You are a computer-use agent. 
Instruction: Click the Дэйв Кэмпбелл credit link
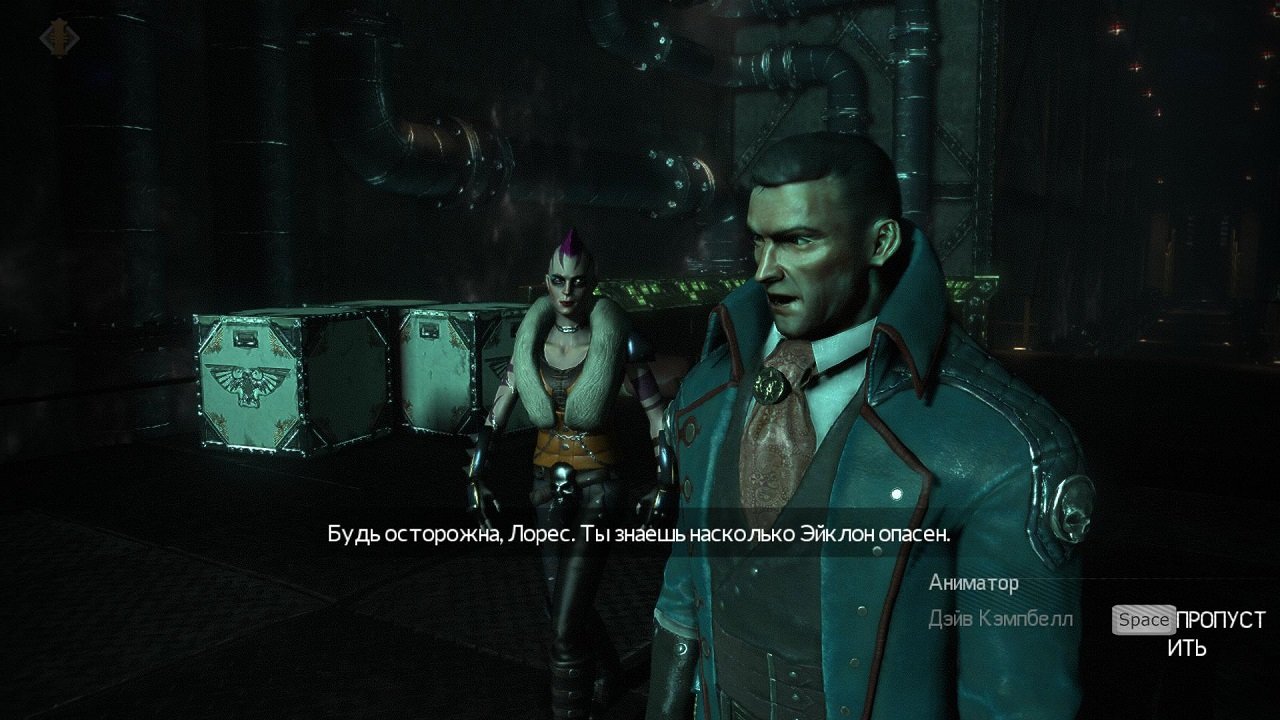pyautogui.click(x=1001, y=618)
